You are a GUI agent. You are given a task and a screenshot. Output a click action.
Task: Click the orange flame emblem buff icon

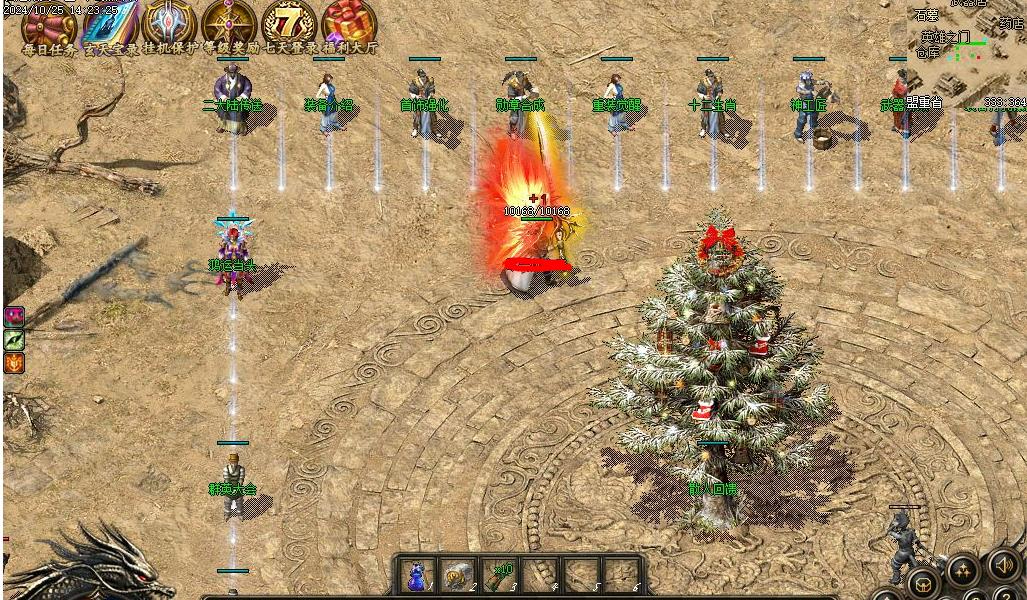14,363
